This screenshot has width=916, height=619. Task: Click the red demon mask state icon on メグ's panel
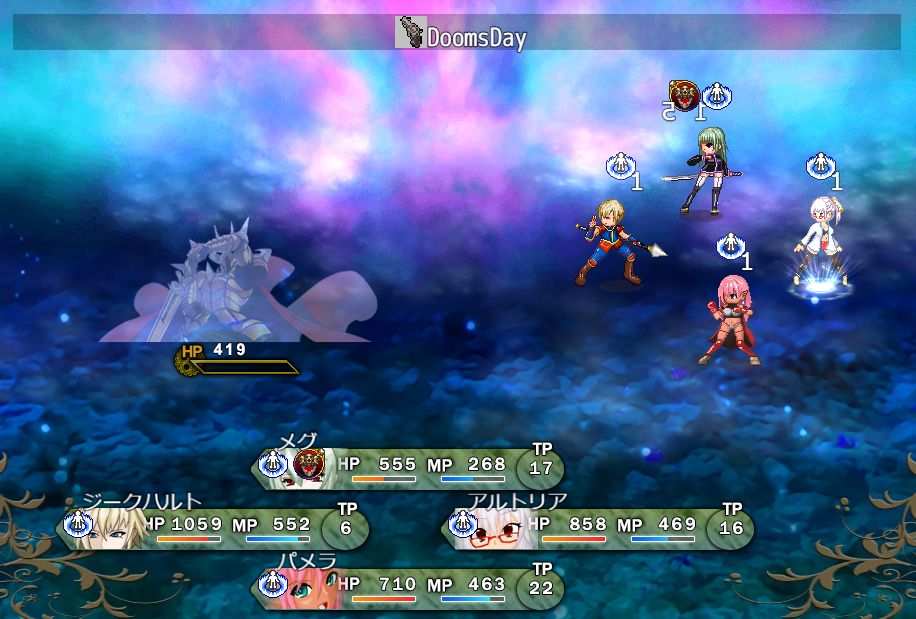(x=309, y=464)
